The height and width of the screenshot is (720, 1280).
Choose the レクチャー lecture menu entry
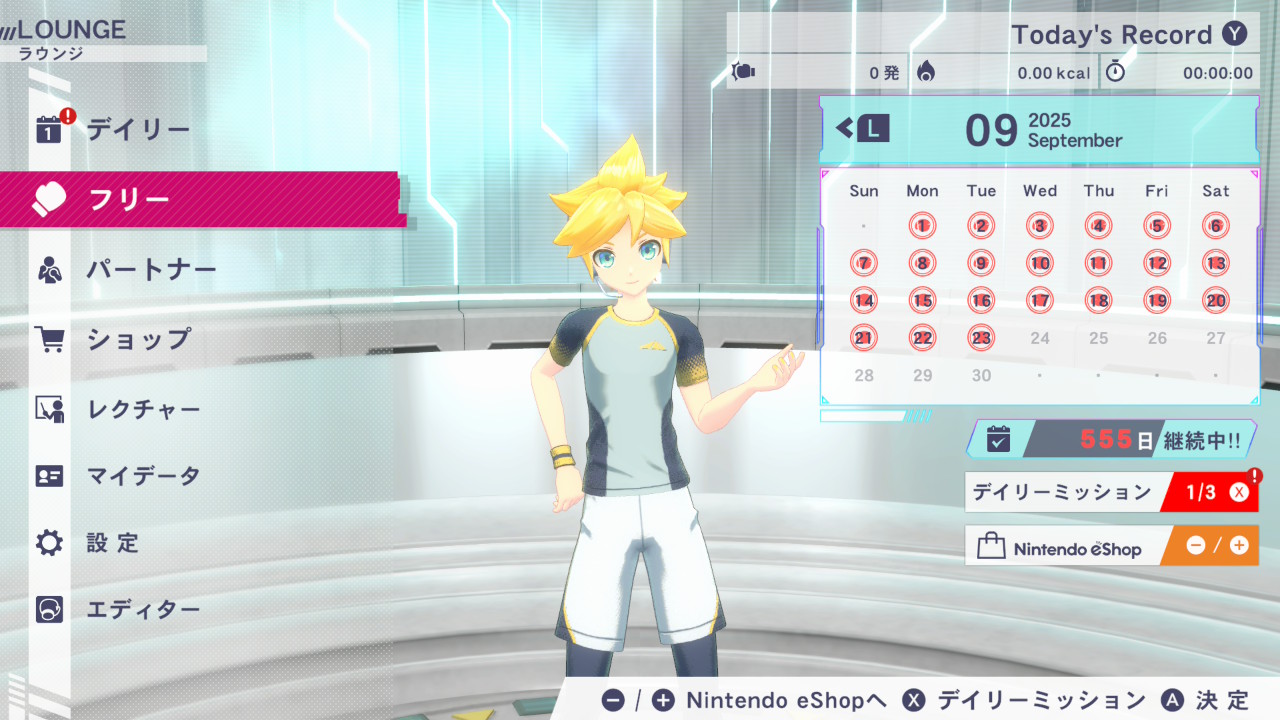[x=143, y=409]
